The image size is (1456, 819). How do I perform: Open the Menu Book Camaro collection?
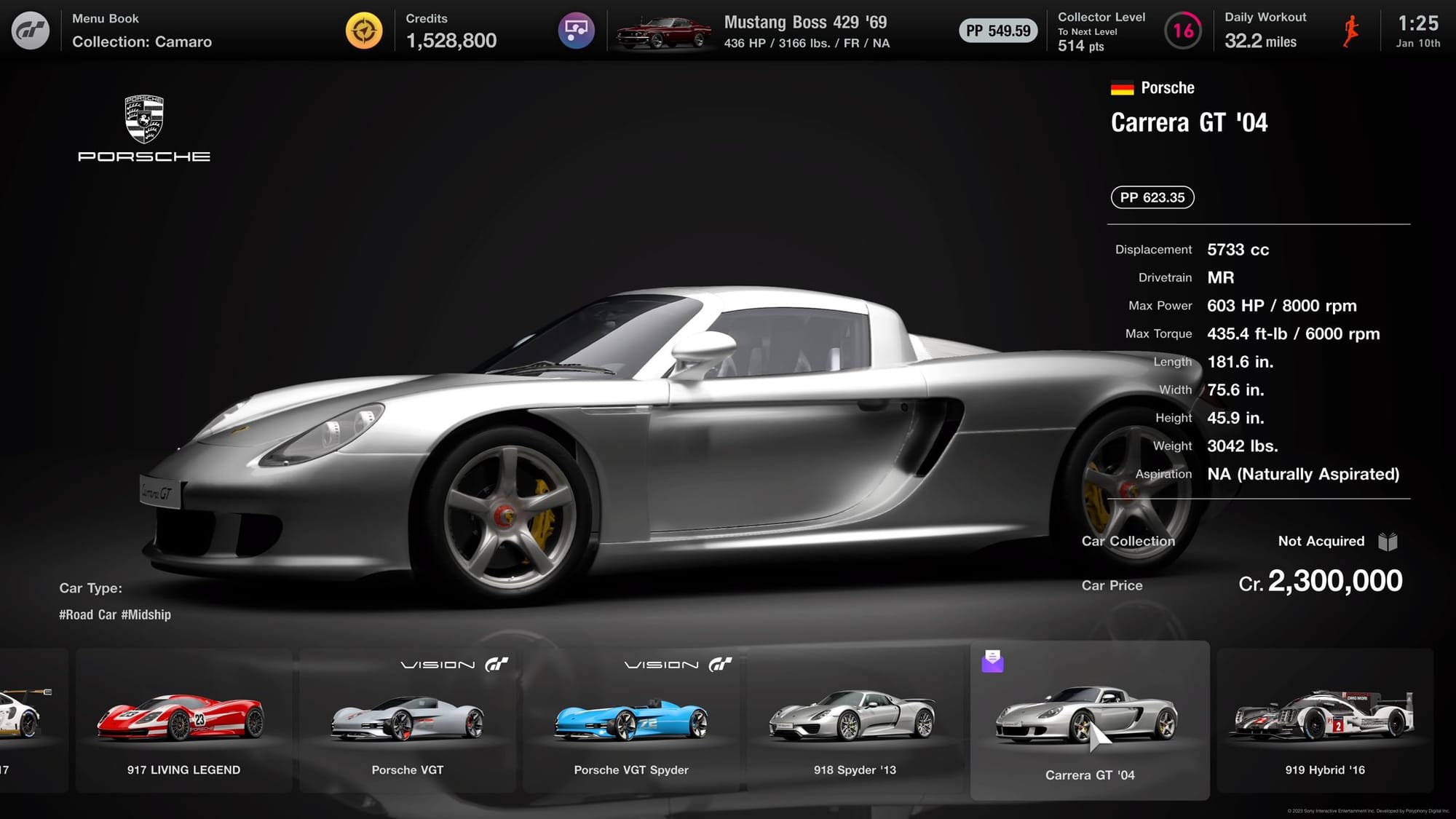click(x=142, y=31)
